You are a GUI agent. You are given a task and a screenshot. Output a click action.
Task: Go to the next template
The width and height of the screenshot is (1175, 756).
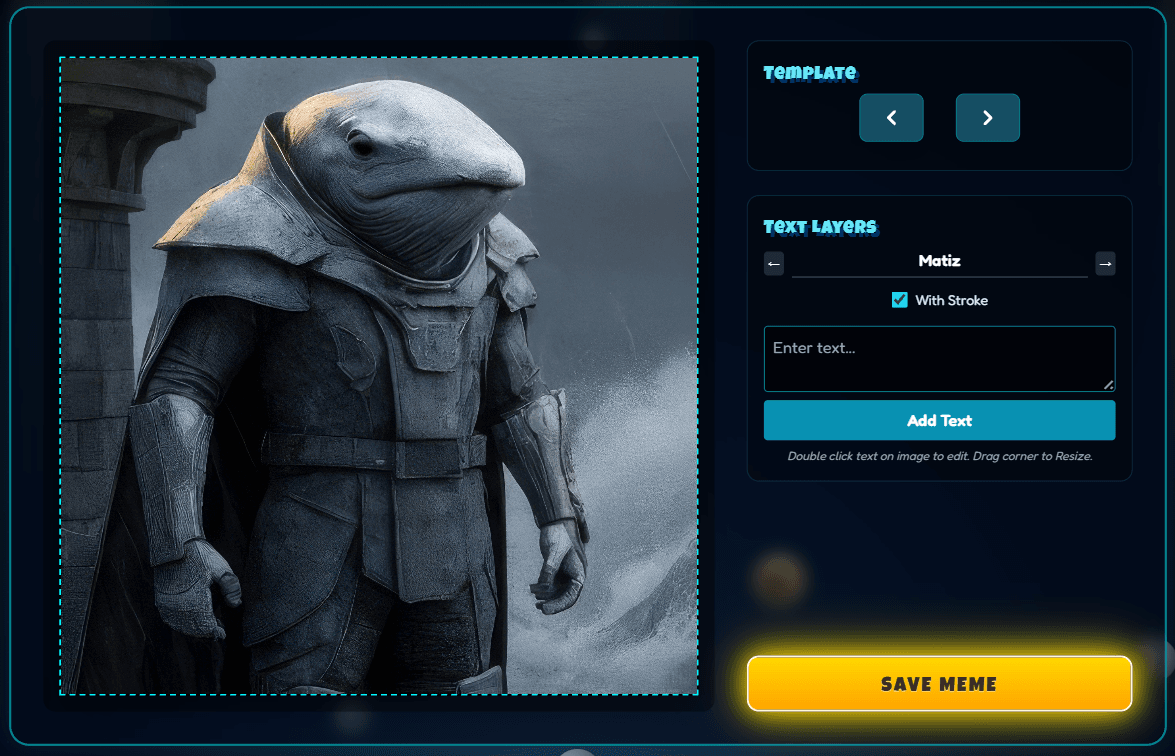[x=987, y=118]
